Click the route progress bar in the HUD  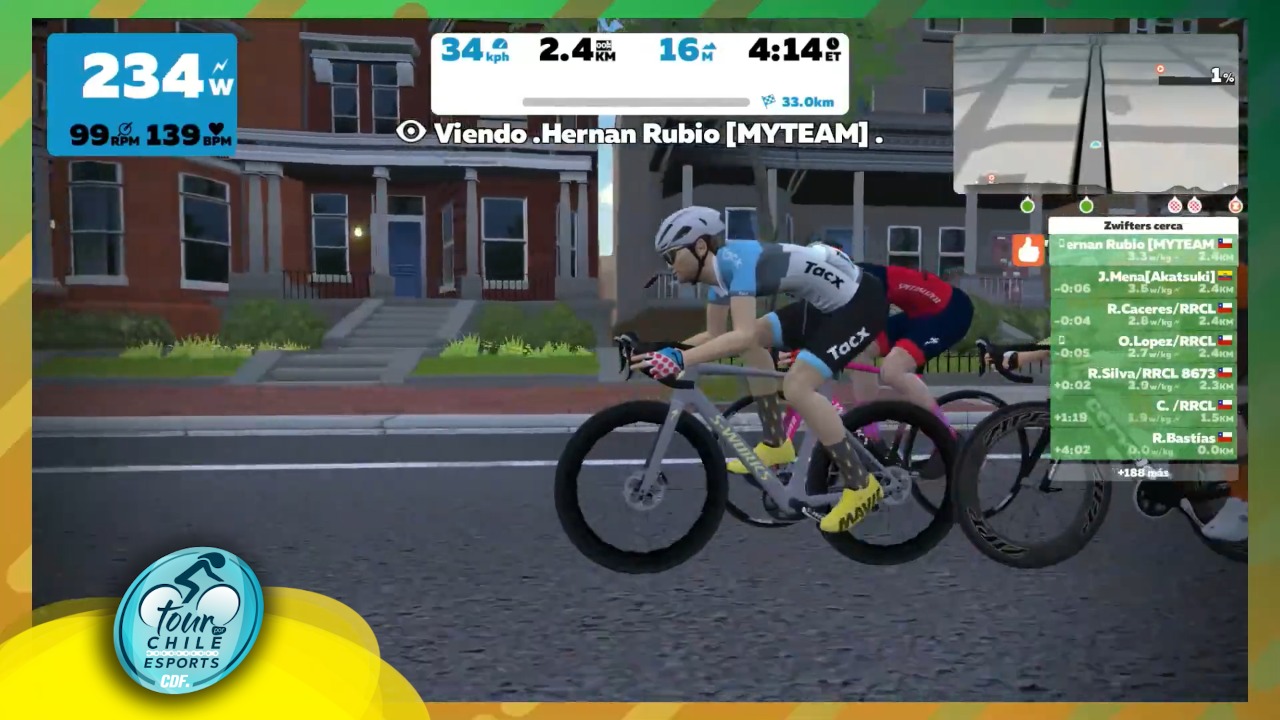point(636,102)
